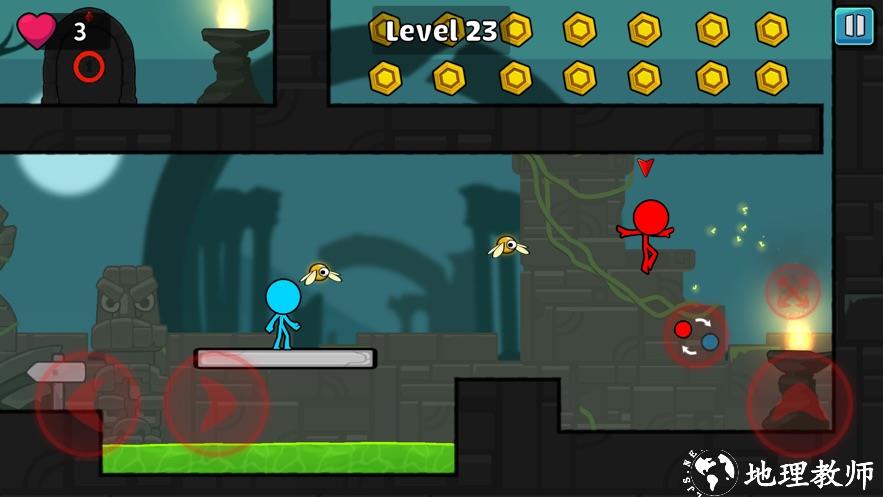Pause the game with the top-right button
This screenshot has height=497, width=883.
[x=853, y=26]
